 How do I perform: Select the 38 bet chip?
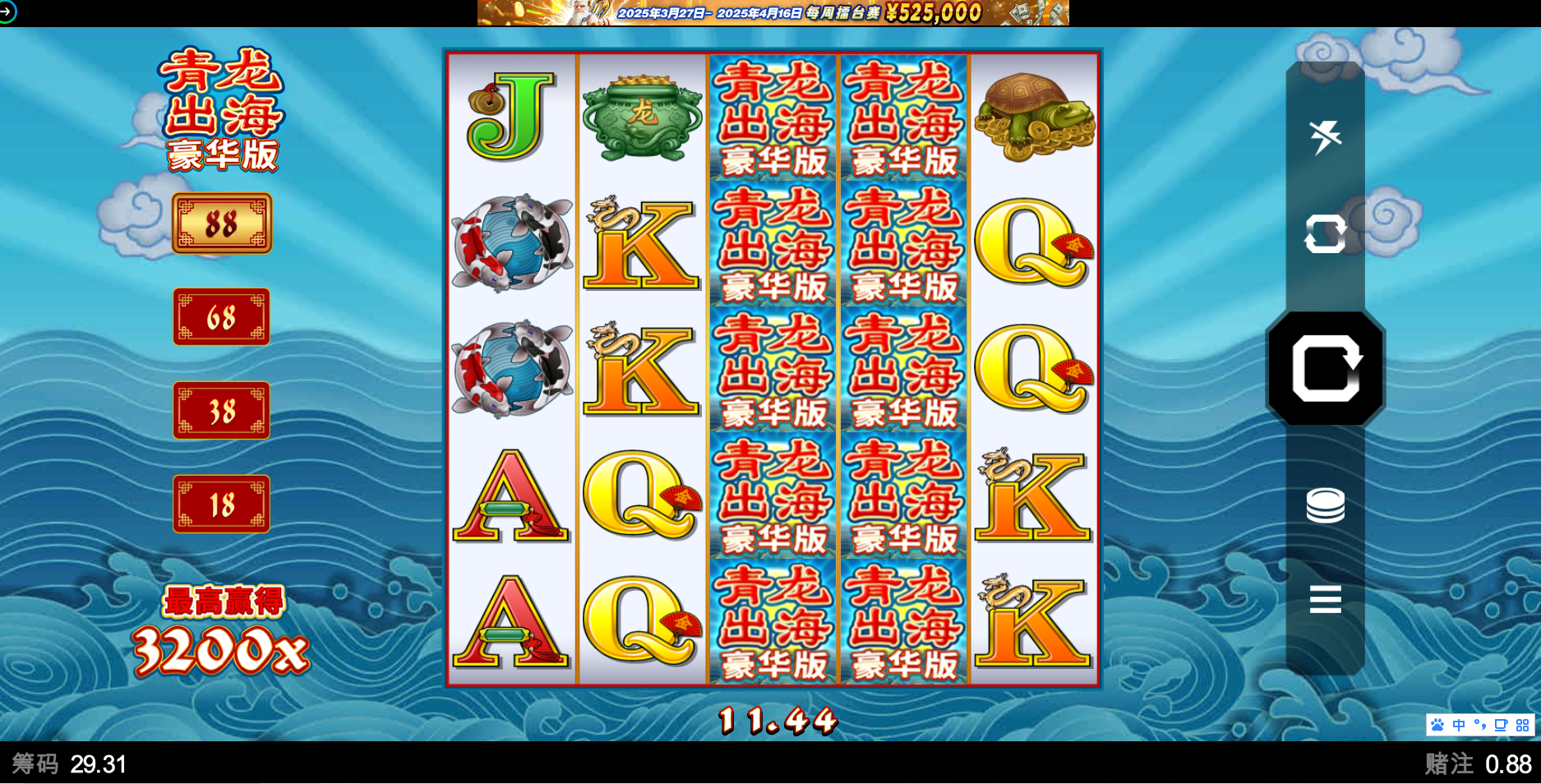click(220, 411)
